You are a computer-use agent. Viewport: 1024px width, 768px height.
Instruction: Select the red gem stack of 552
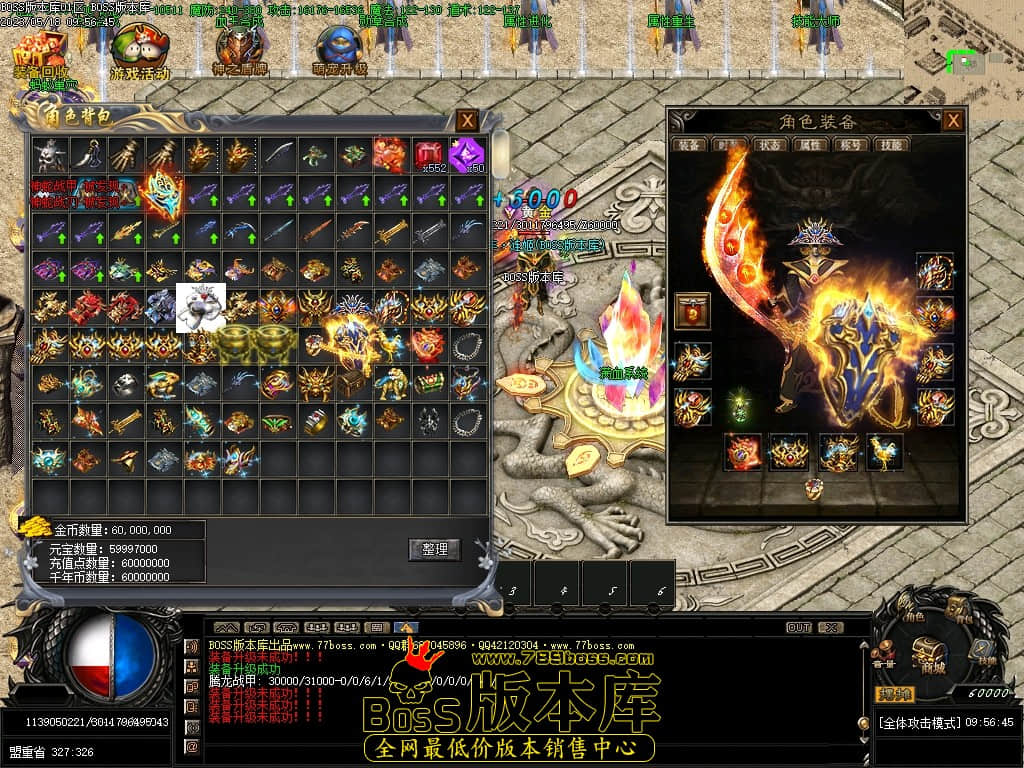[429, 155]
